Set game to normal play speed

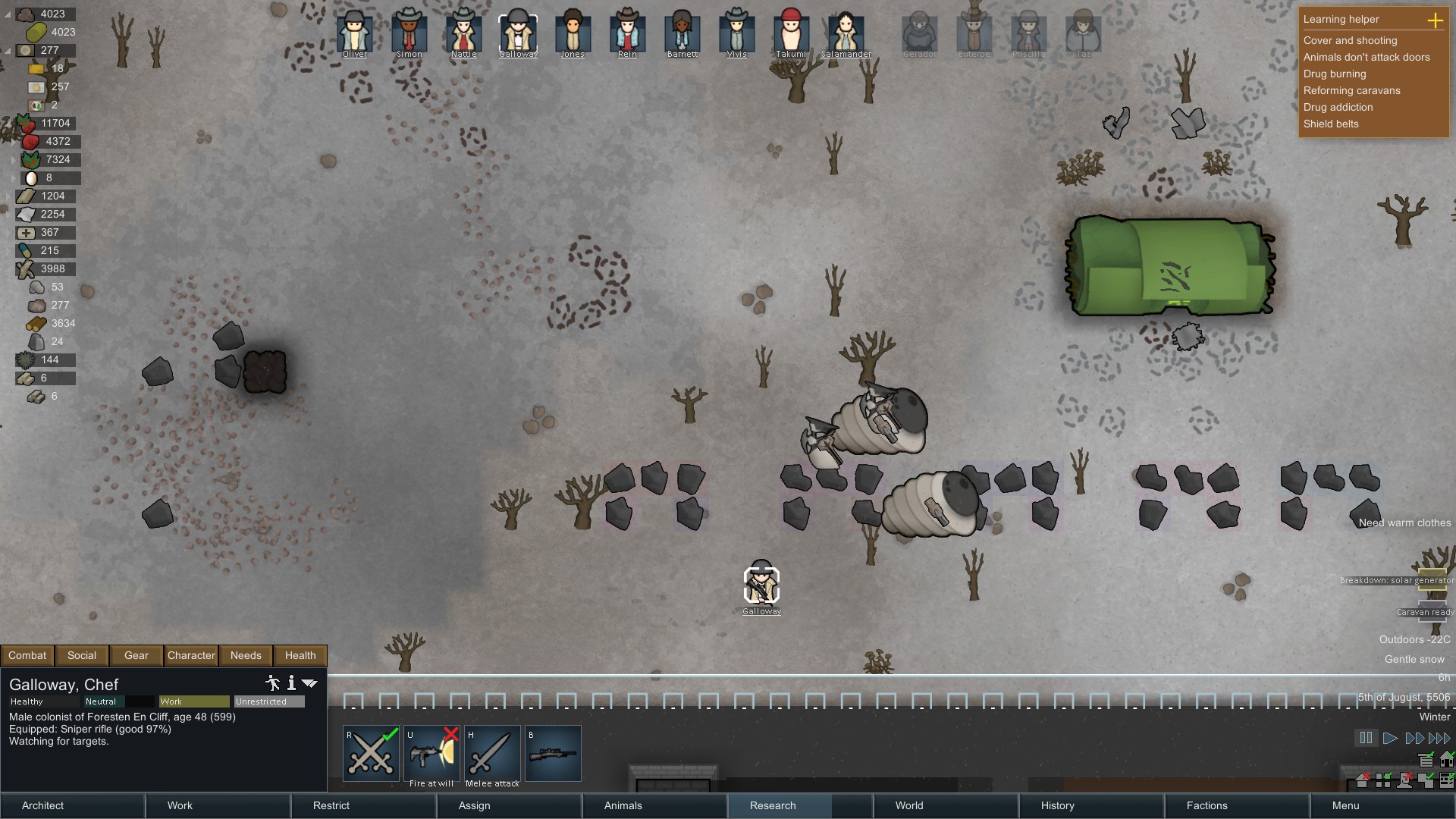coord(1390,738)
